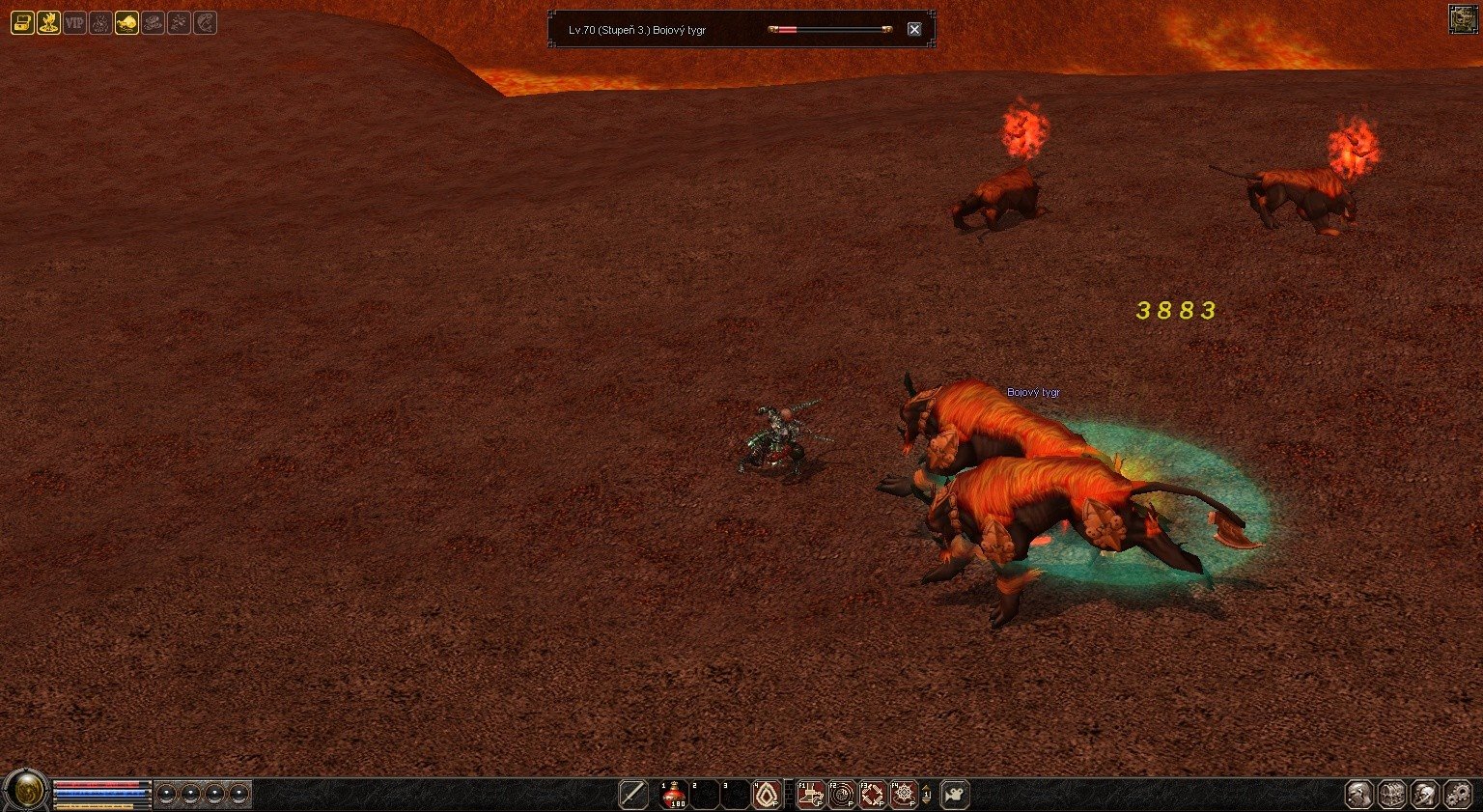
Task: Click the greyed-out fish icon
Action: pos(205,22)
